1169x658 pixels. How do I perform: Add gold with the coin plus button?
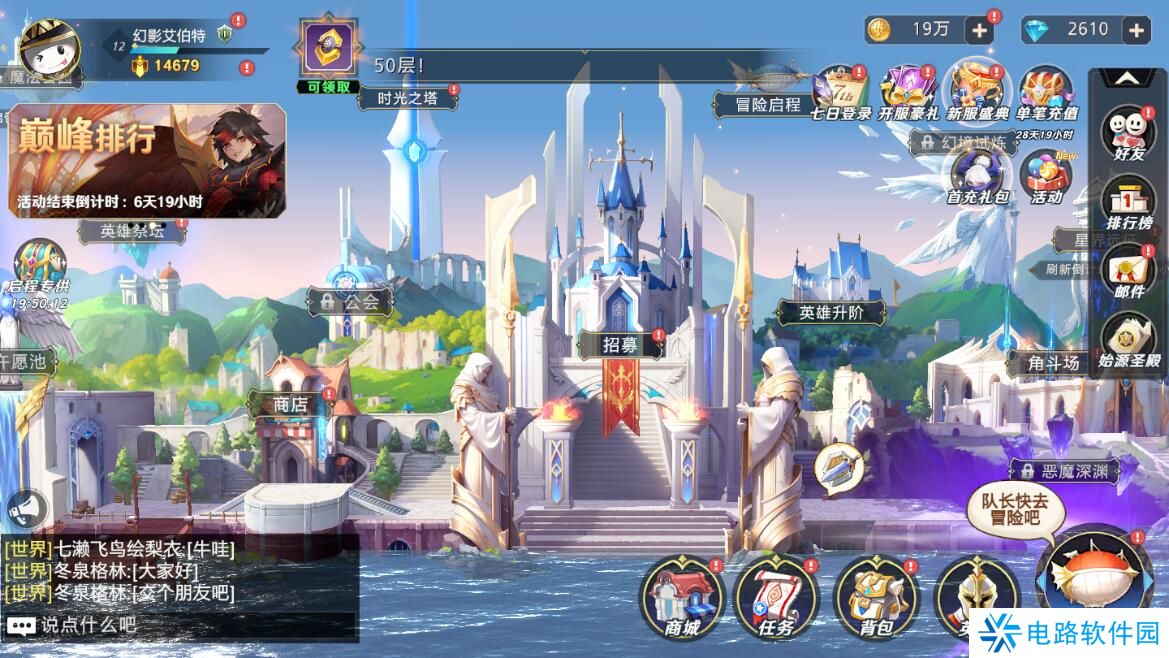(x=979, y=30)
